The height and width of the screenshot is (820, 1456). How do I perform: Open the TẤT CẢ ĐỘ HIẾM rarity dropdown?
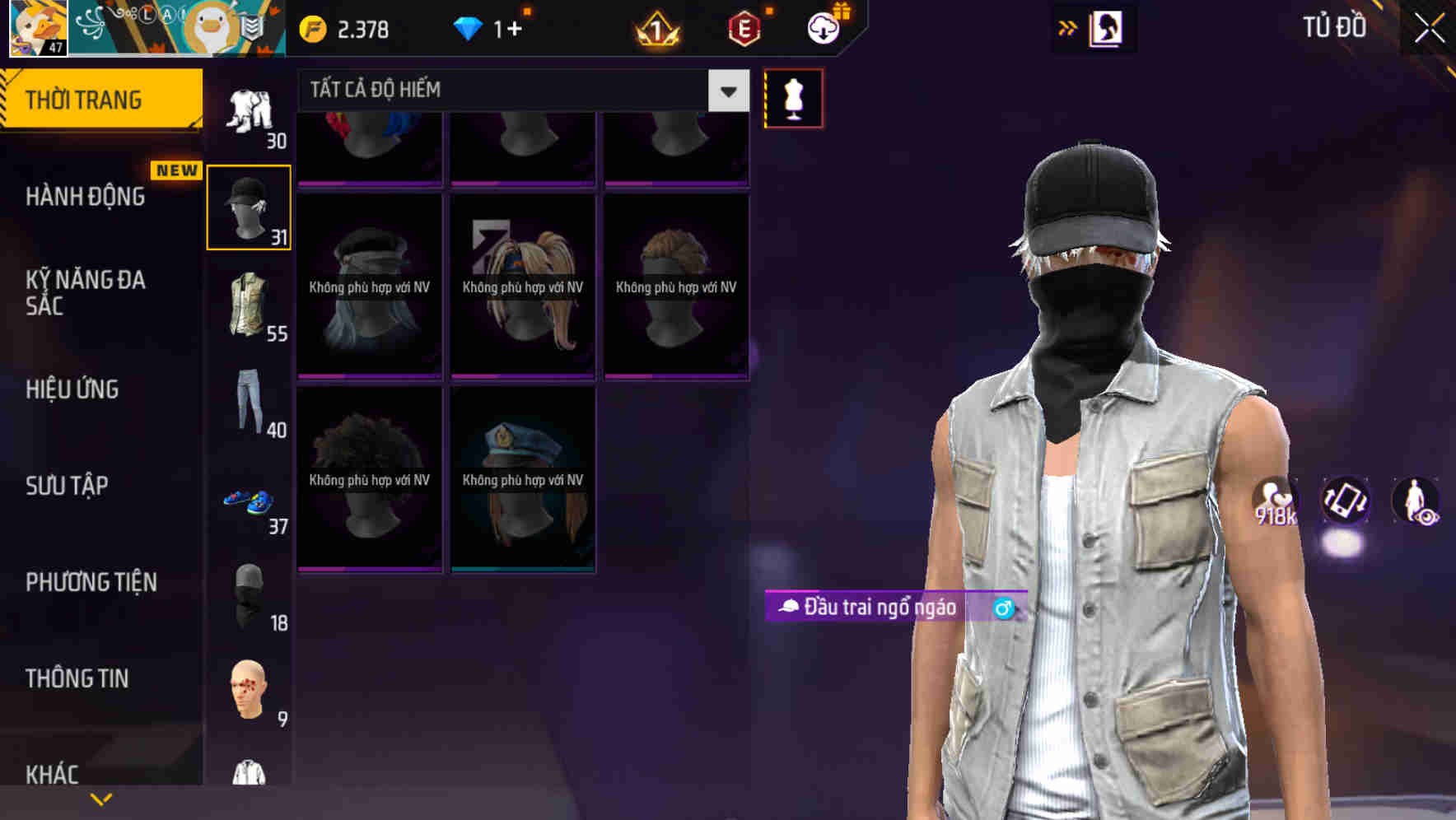coord(519,90)
